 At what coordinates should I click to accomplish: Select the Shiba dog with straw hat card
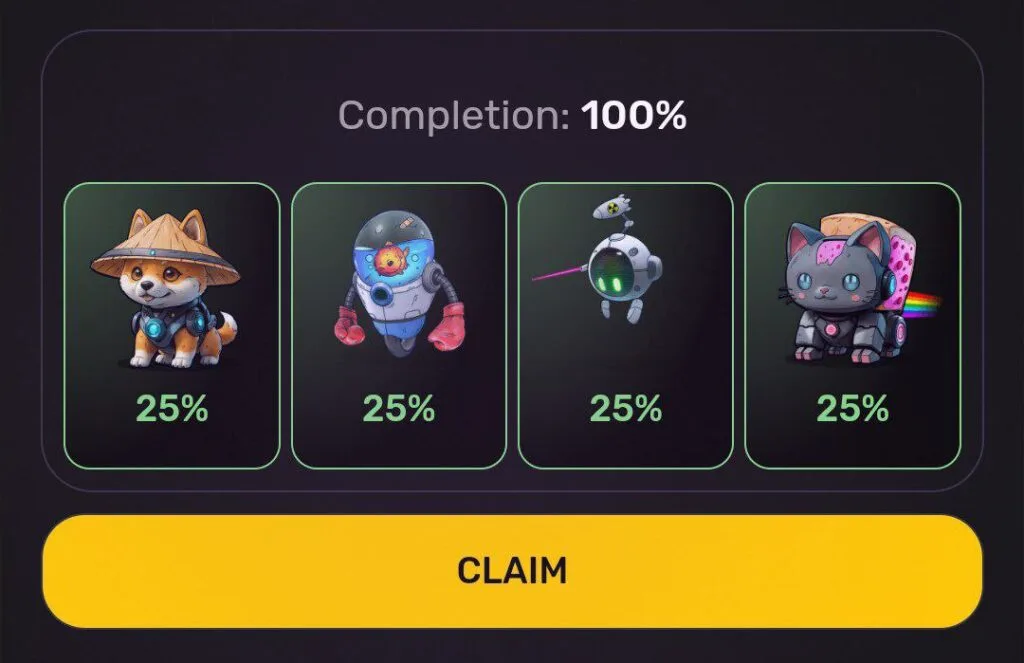(x=171, y=325)
